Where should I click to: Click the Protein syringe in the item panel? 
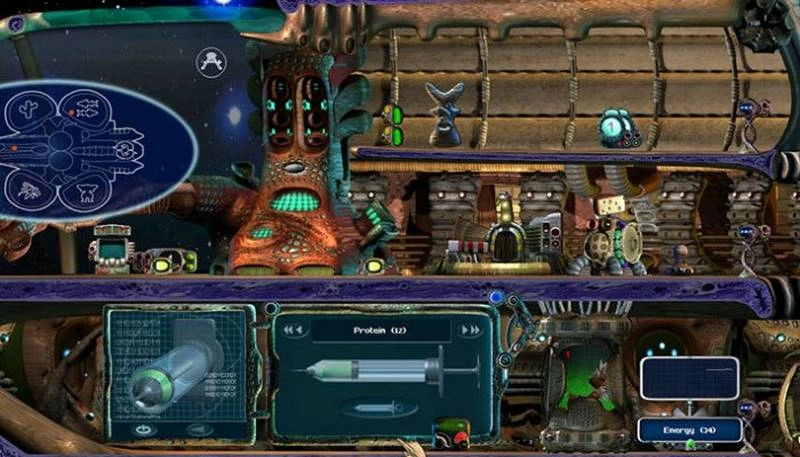(392, 371)
